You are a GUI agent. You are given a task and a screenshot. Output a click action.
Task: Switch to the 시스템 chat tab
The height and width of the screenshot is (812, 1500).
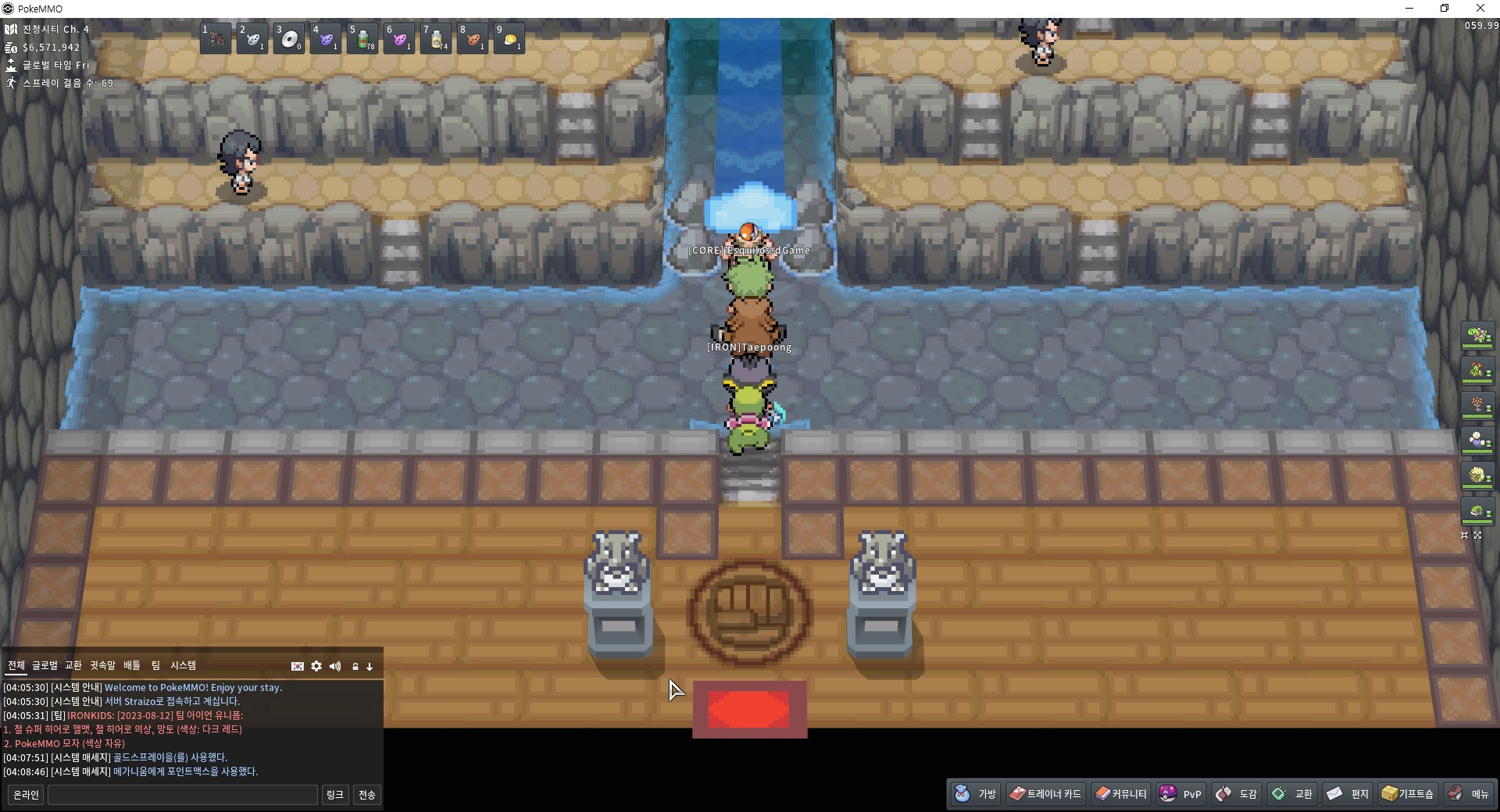pos(183,665)
